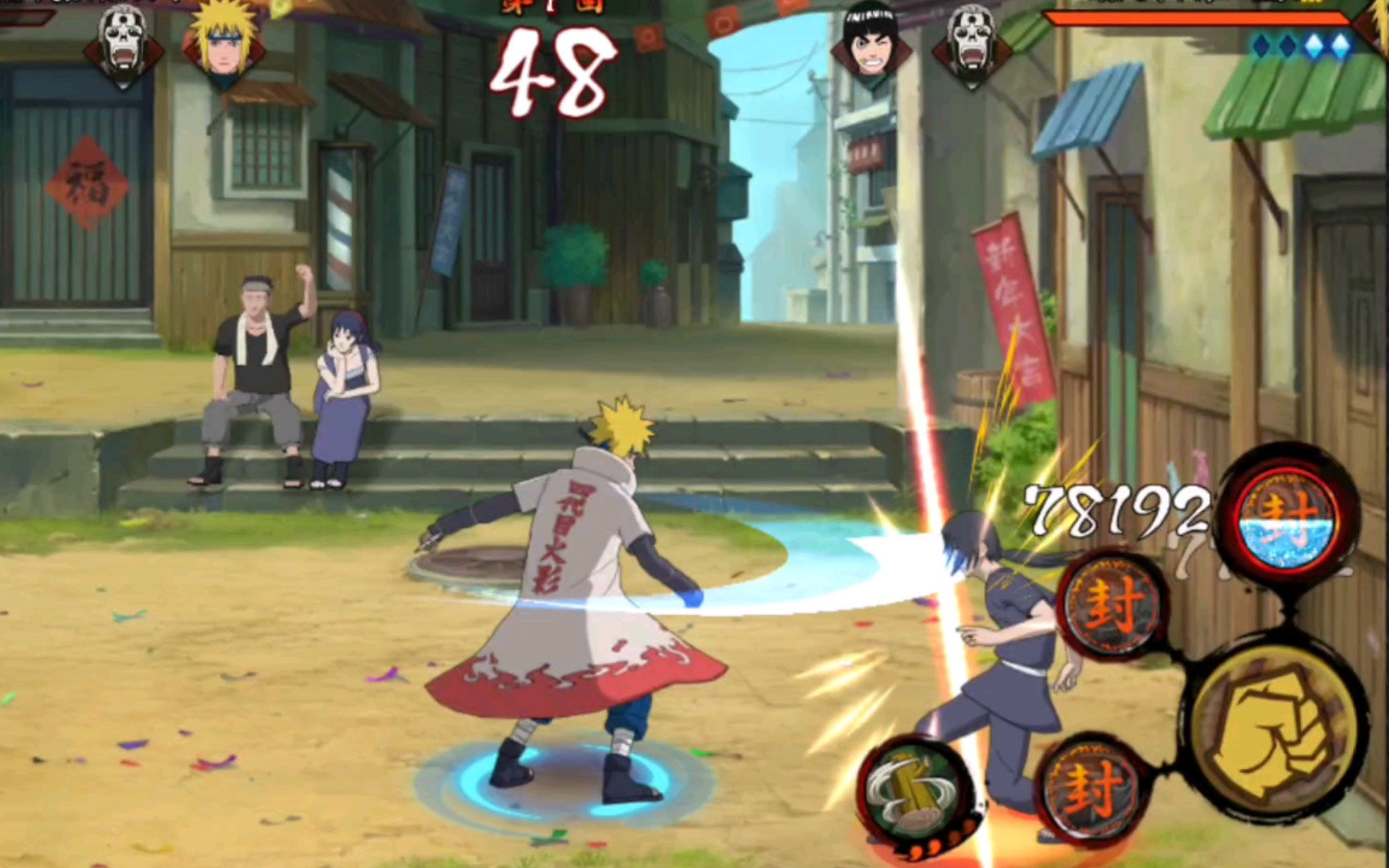Select Minato's blond-haired portrait
1389x868 pixels.
click(223, 40)
